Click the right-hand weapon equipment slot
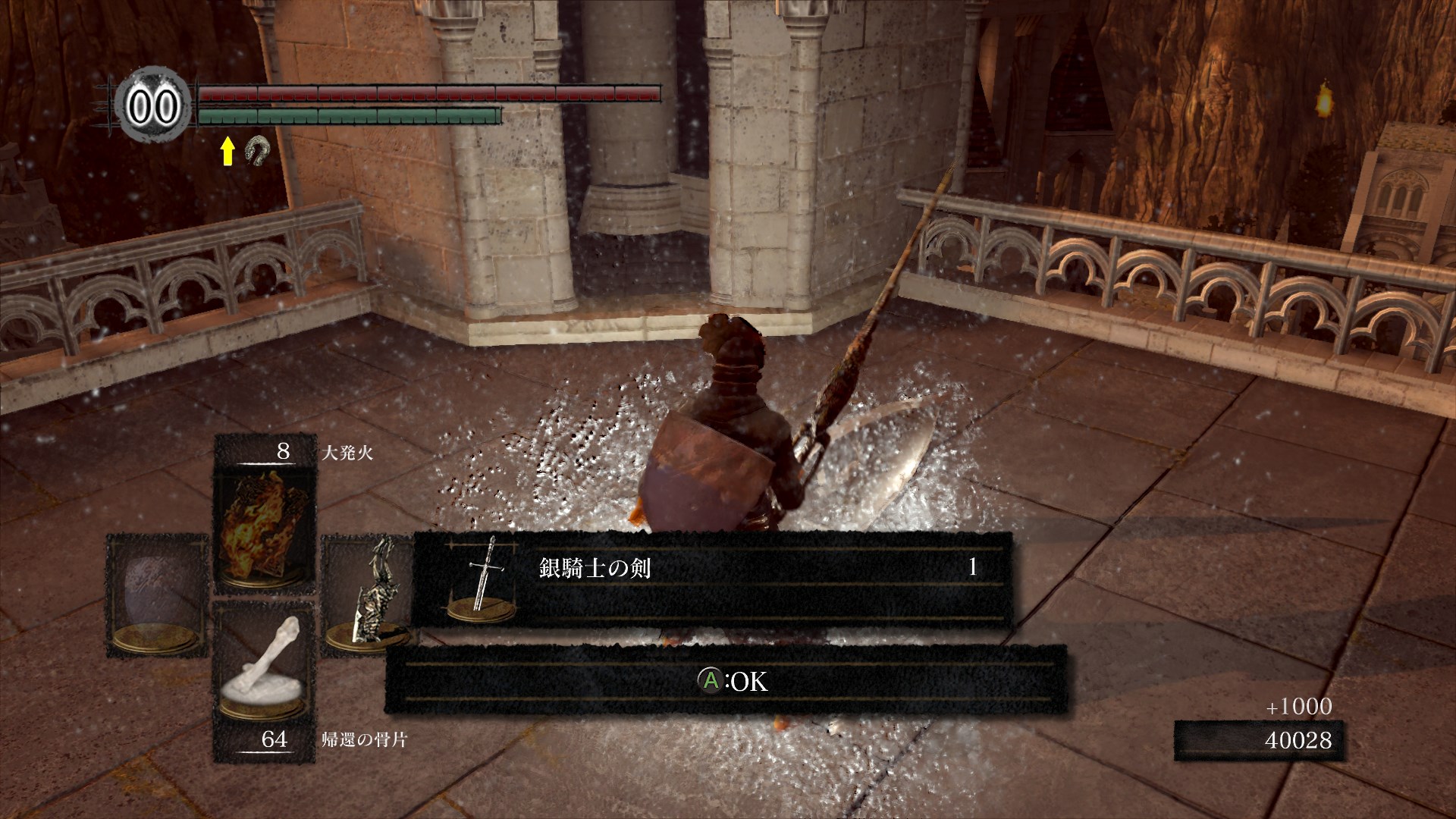 367,595
